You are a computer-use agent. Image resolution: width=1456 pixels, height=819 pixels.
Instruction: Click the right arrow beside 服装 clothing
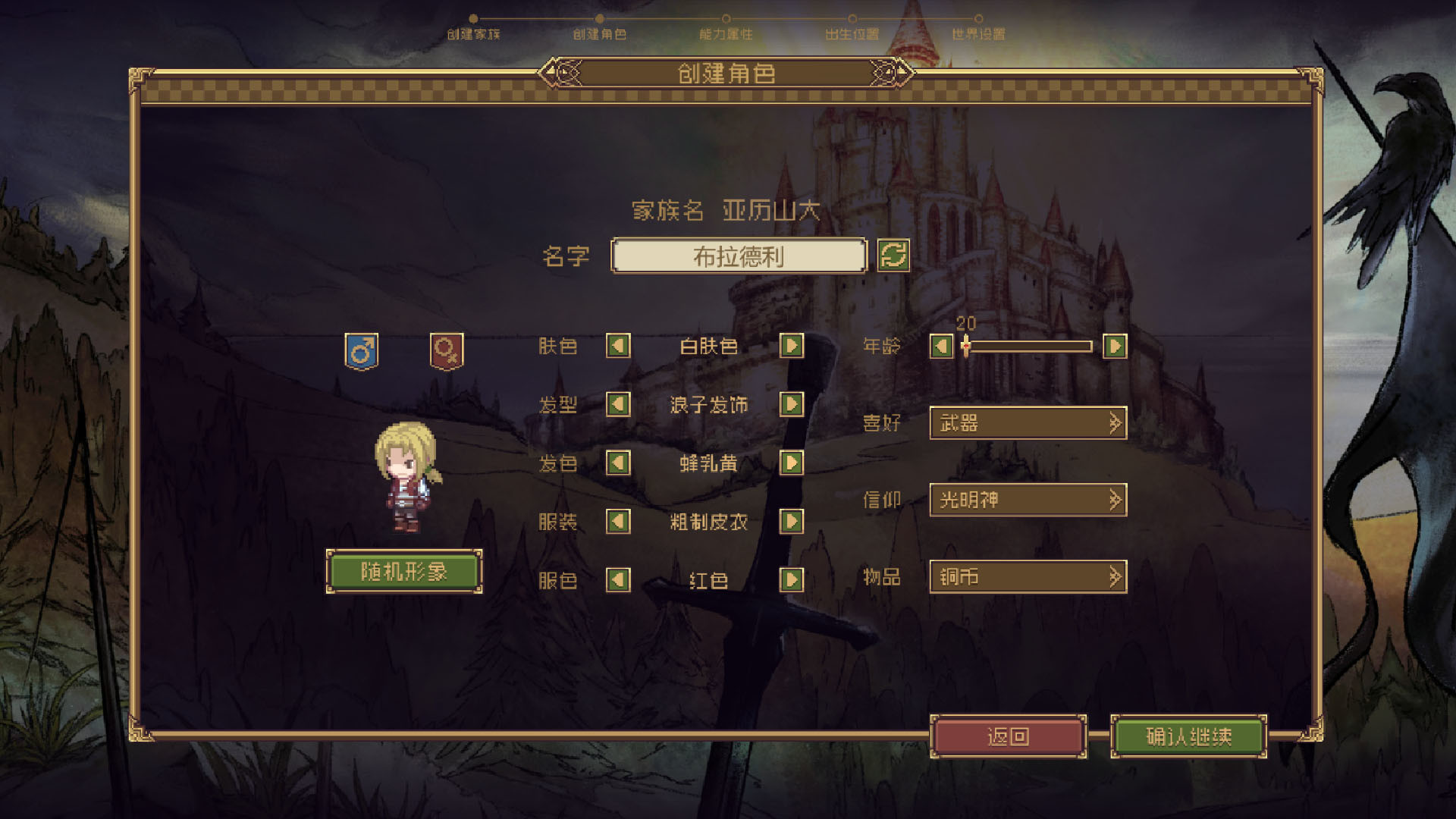pyautogui.click(x=792, y=522)
